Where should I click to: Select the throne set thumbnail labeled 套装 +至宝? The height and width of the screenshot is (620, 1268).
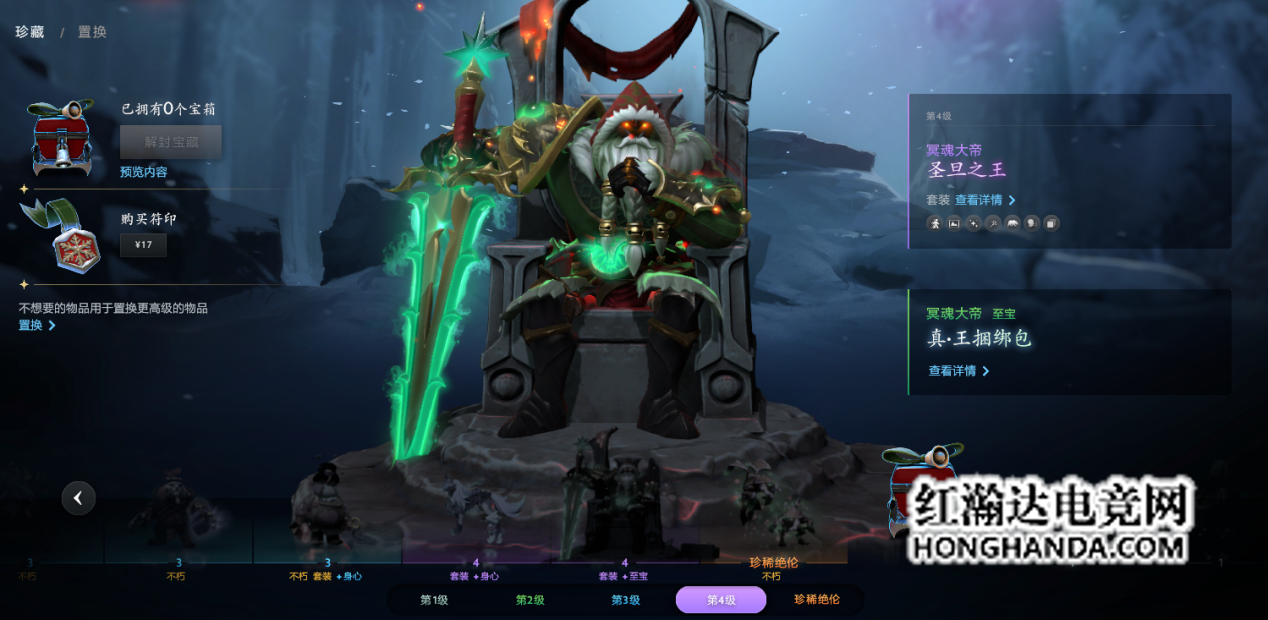coord(624,510)
